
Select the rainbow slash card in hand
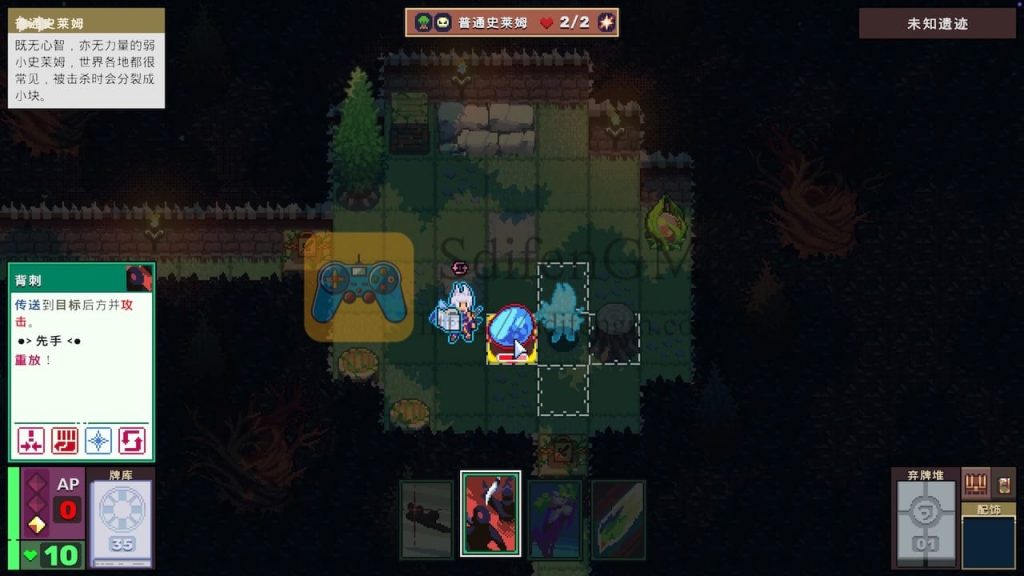(x=618, y=519)
